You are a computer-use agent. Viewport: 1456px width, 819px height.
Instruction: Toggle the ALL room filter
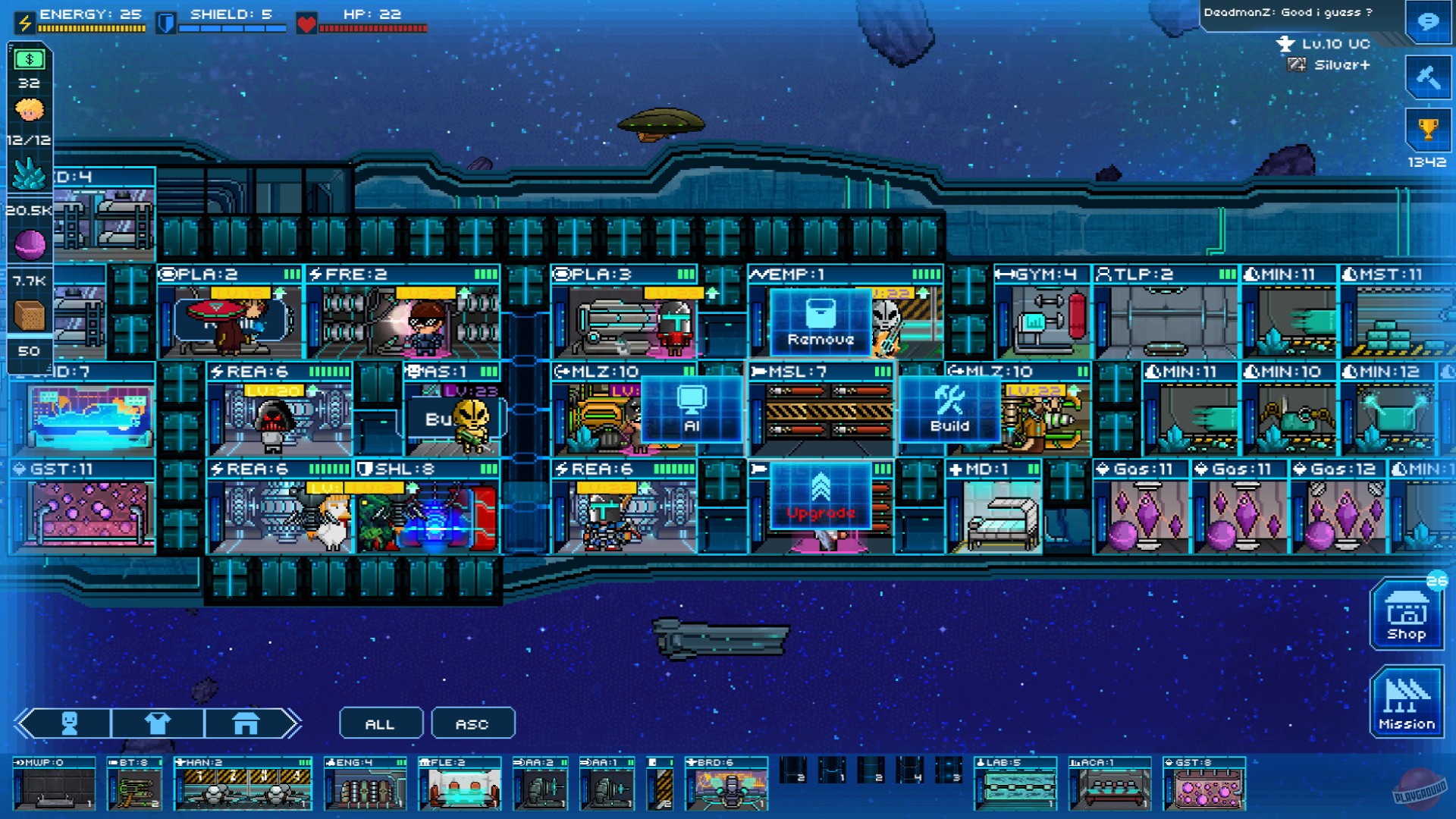tap(381, 723)
